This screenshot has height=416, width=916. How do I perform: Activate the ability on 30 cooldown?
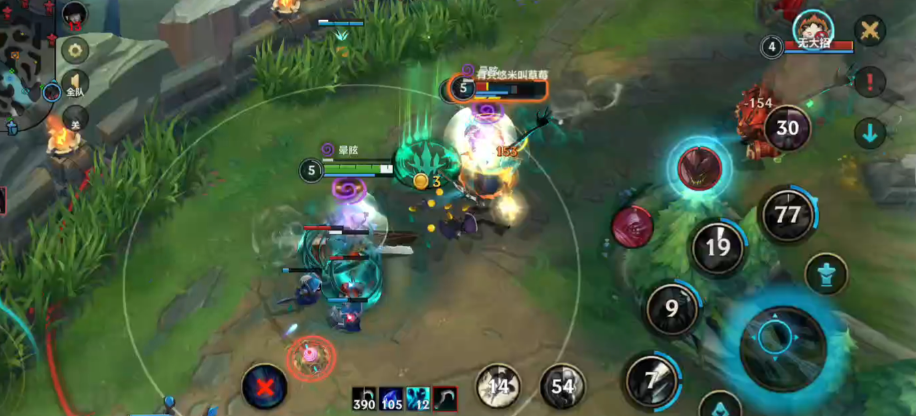pos(788,128)
